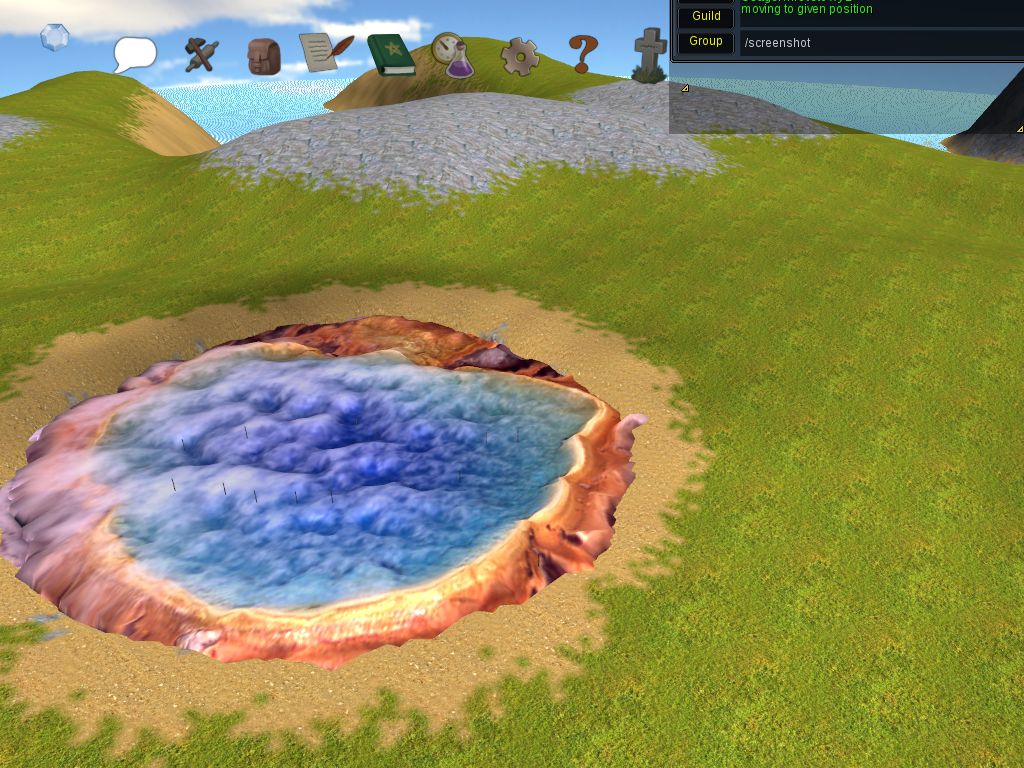Click the blue crystal gem icon
The width and height of the screenshot is (1024, 768).
click(54, 38)
